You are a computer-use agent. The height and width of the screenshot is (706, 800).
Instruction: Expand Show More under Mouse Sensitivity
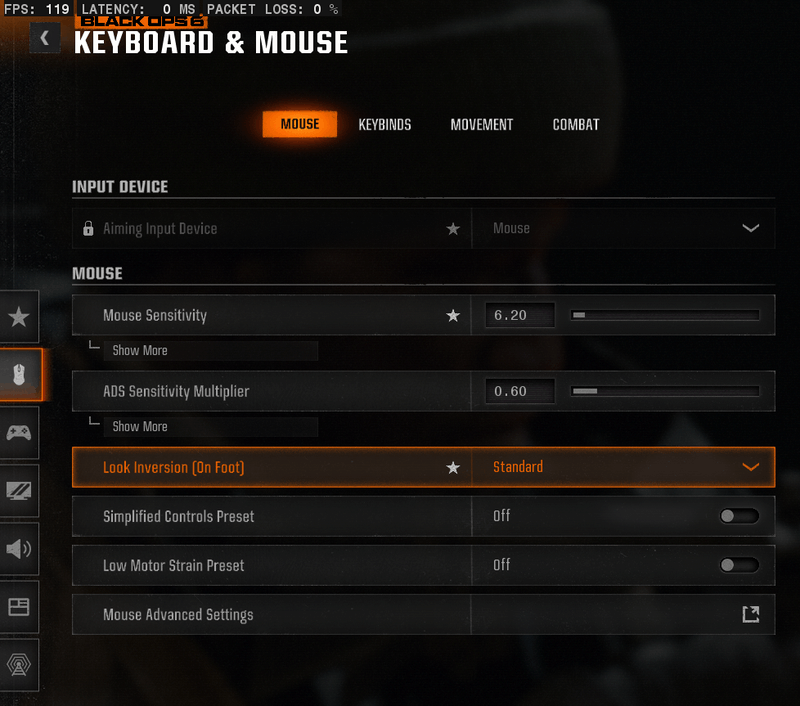(140, 351)
